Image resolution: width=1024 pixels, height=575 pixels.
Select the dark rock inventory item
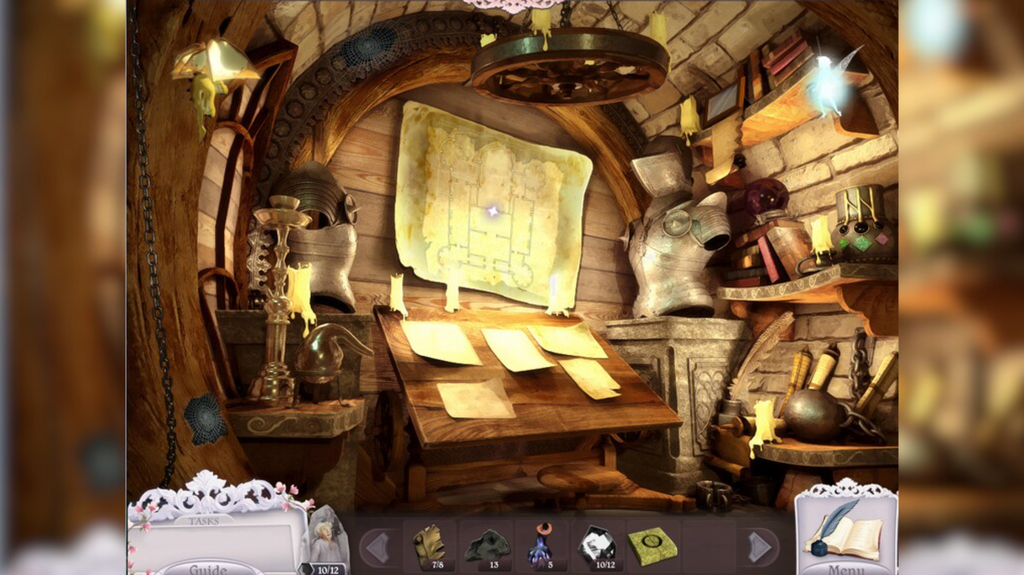(x=486, y=545)
